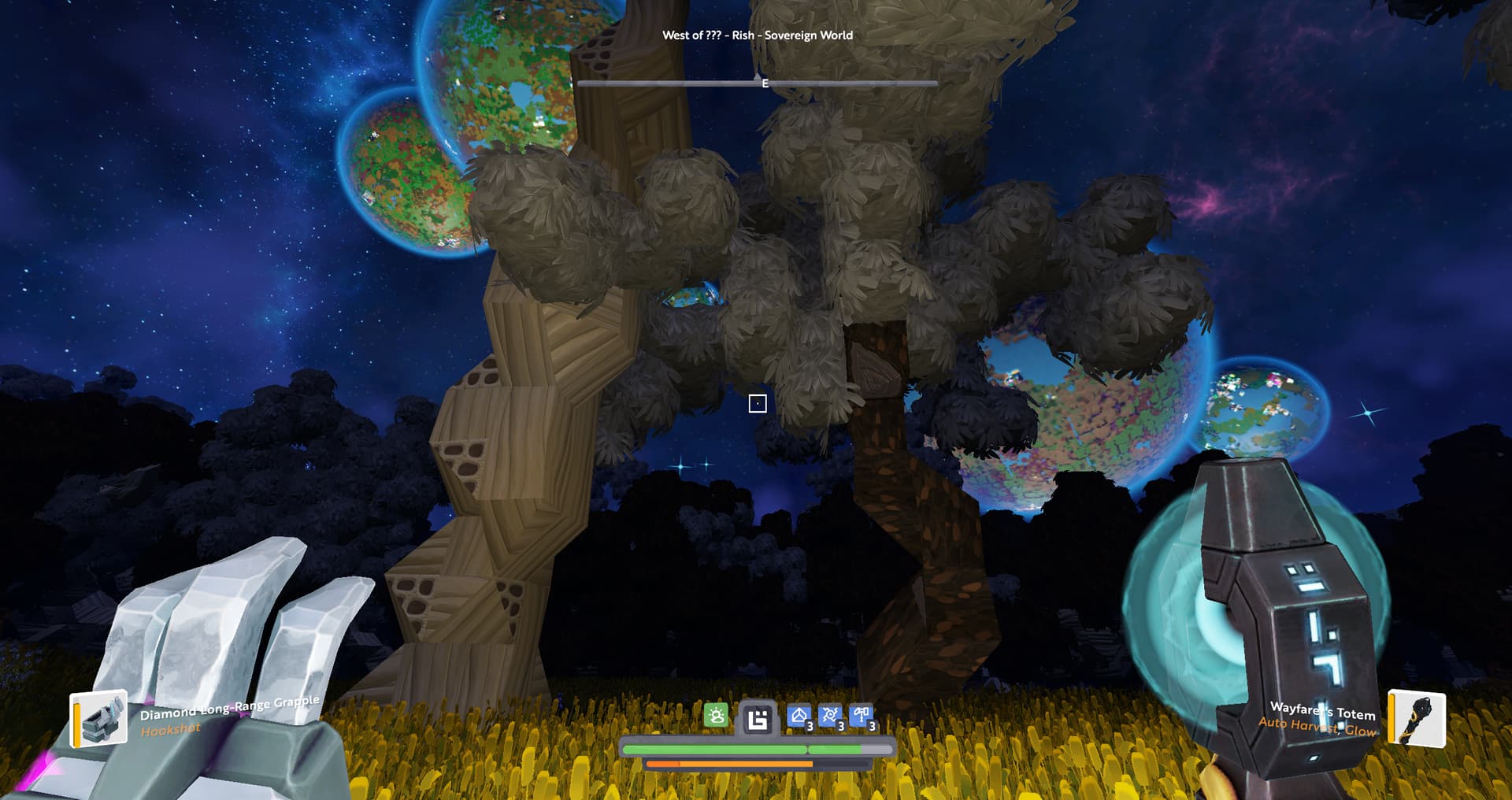Select the Wayfarer's Totem item slot
This screenshot has height=800, width=1512.
tap(1417, 717)
